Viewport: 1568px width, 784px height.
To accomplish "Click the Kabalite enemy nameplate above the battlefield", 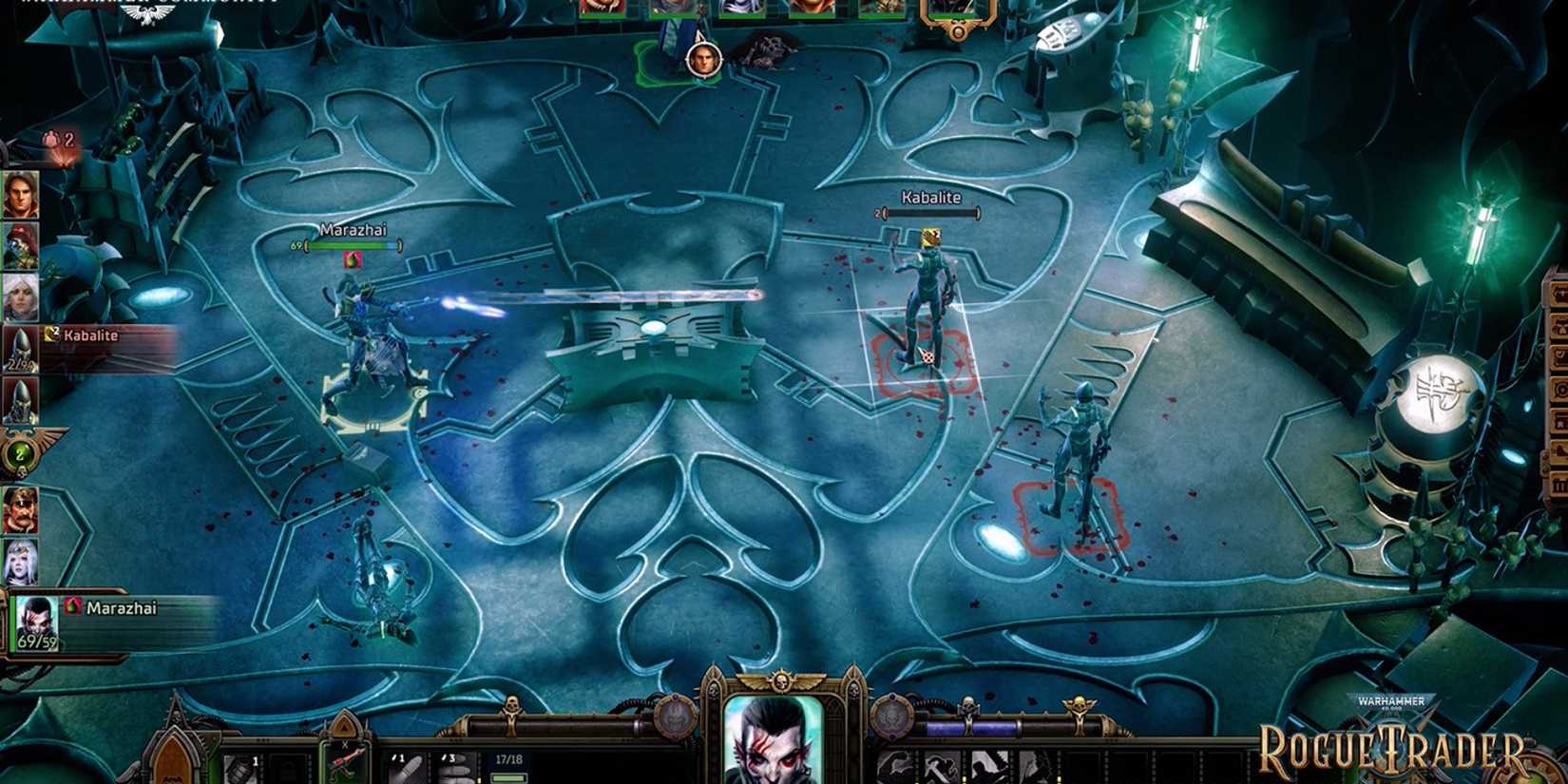I will [x=931, y=197].
